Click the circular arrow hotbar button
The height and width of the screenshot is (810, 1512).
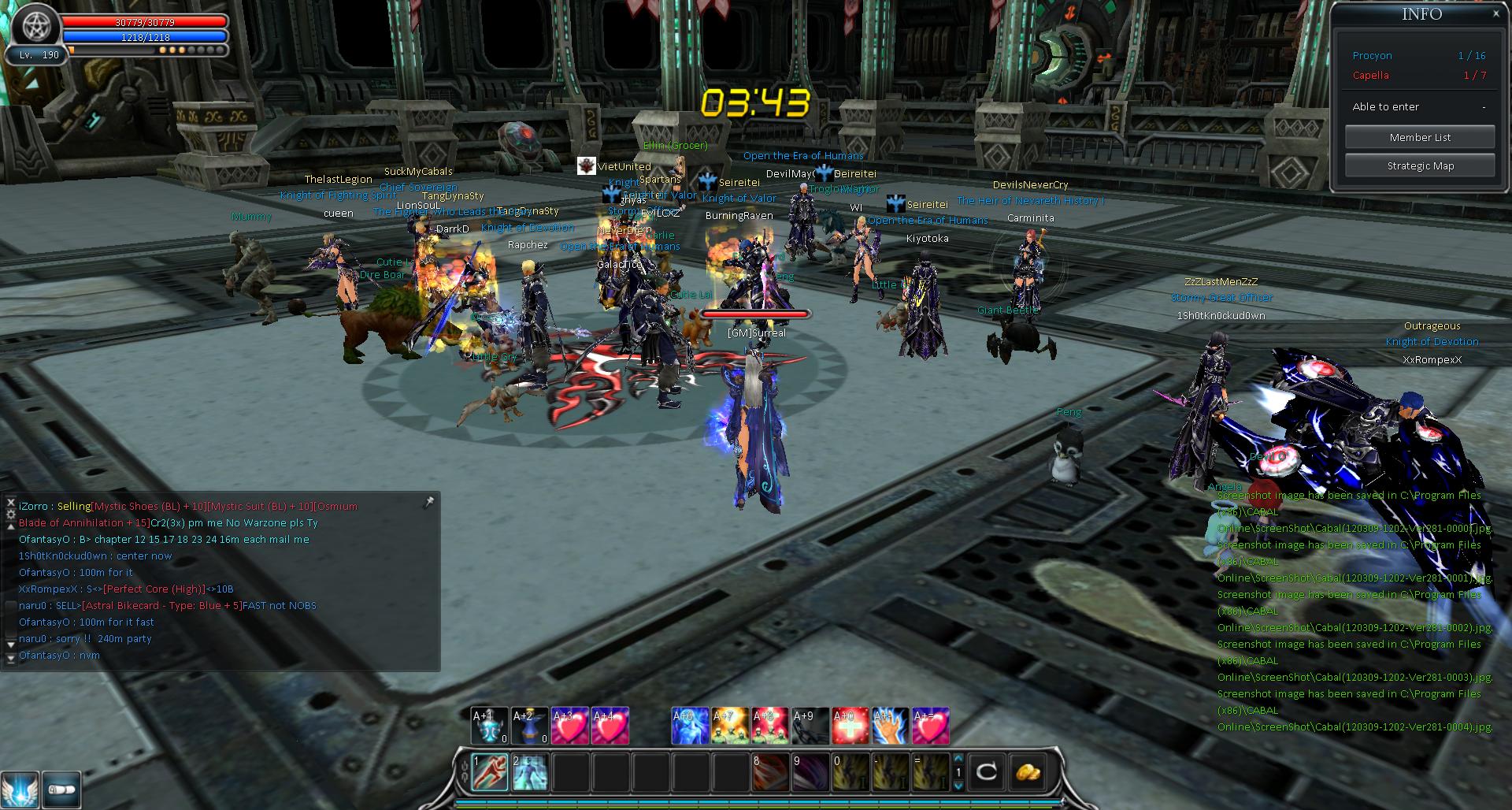tap(986, 771)
